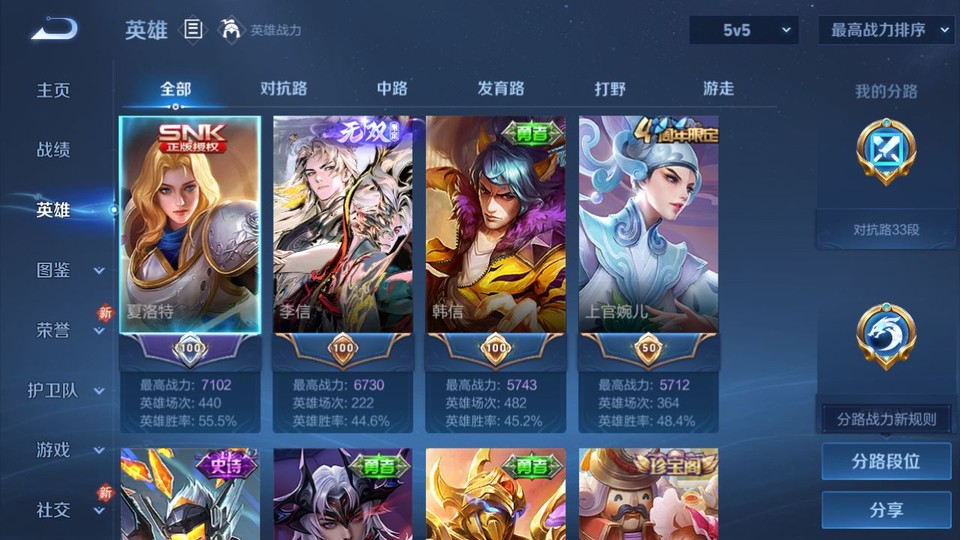Select the 李信 hero card
The height and width of the screenshot is (540, 960).
(x=343, y=225)
